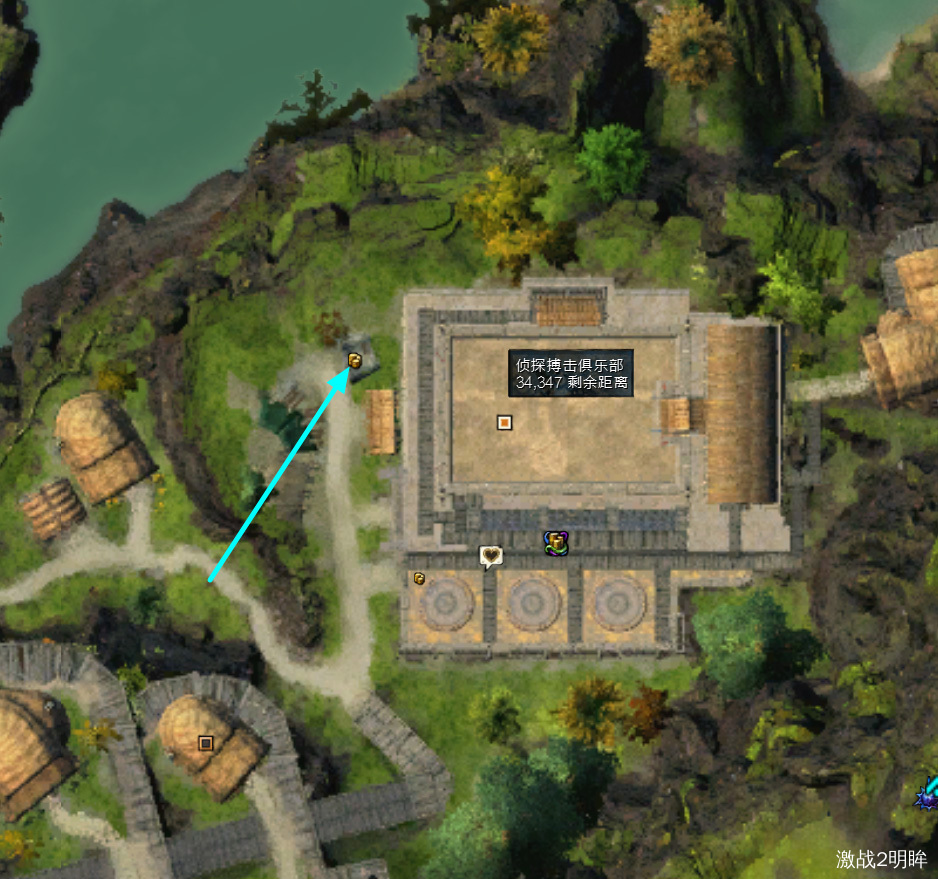The width and height of the screenshot is (938, 879).
Task: Select the filled orange point-of-interest square
Action: pos(504,423)
